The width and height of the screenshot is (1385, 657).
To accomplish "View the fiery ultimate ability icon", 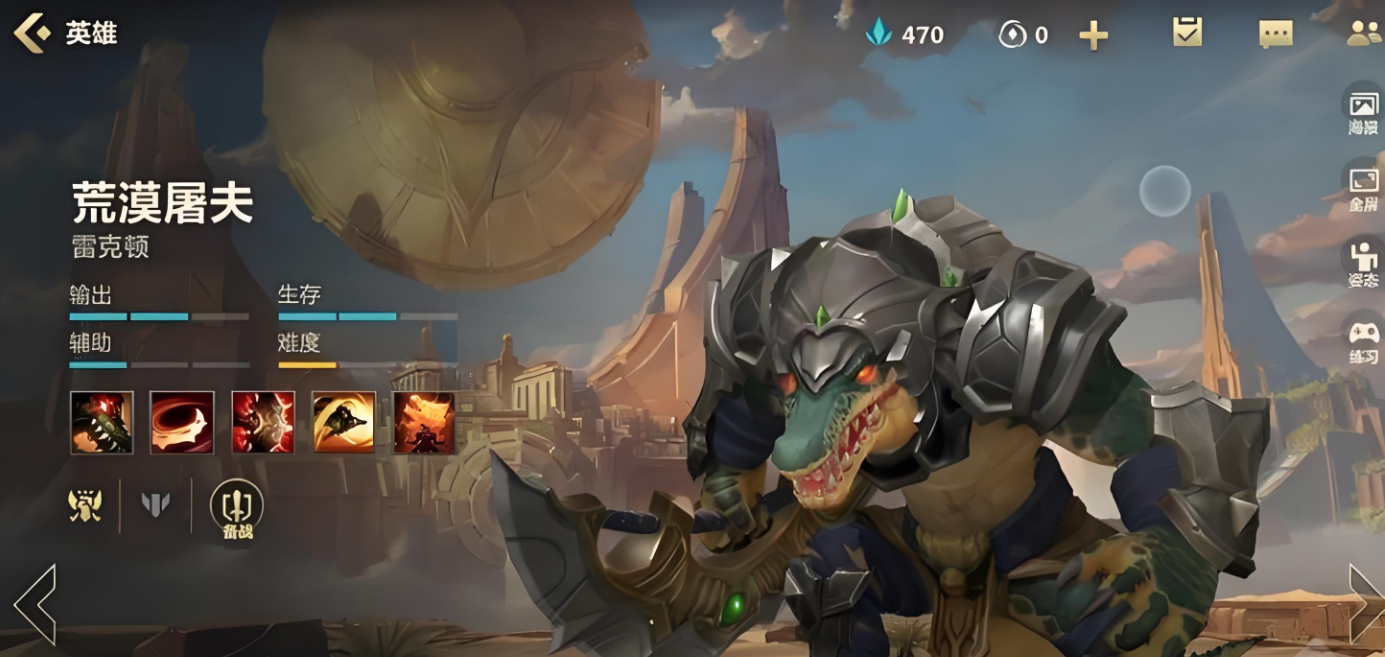I will coord(424,422).
